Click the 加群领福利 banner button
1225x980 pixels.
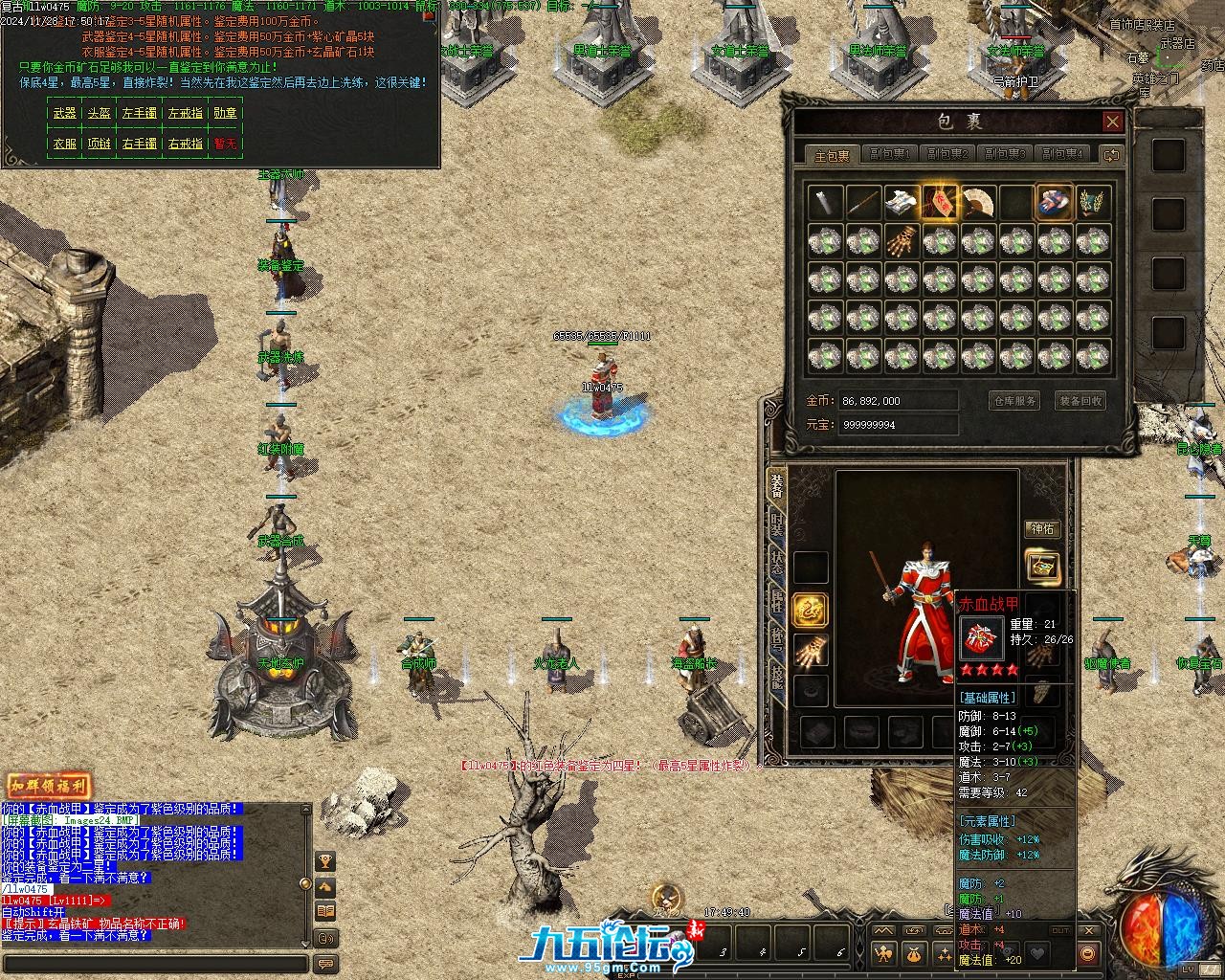(48, 786)
